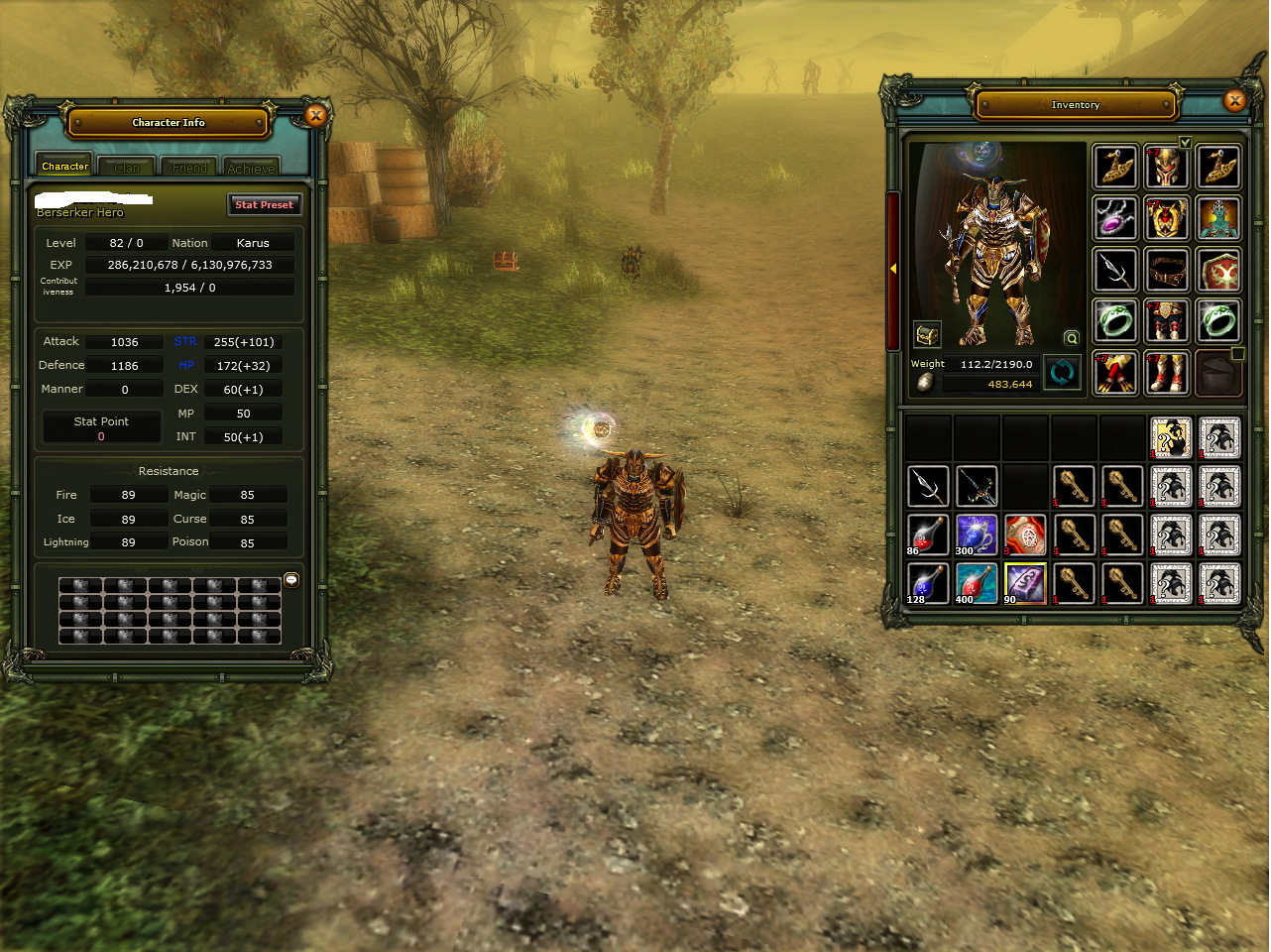Select the blue potion stack of 128
The image size is (1271, 952).
pyautogui.click(x=928, y=584)
